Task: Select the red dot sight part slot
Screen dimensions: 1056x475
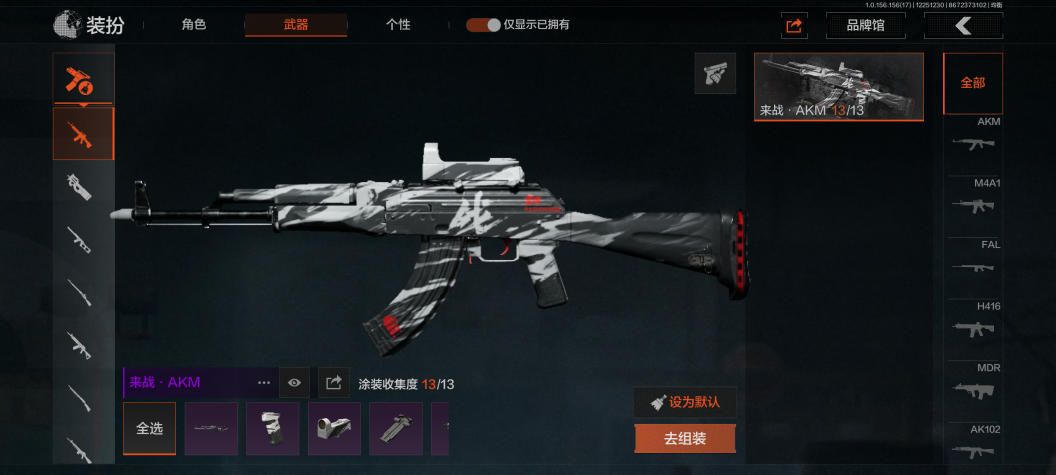Action: tap(334, 428)
